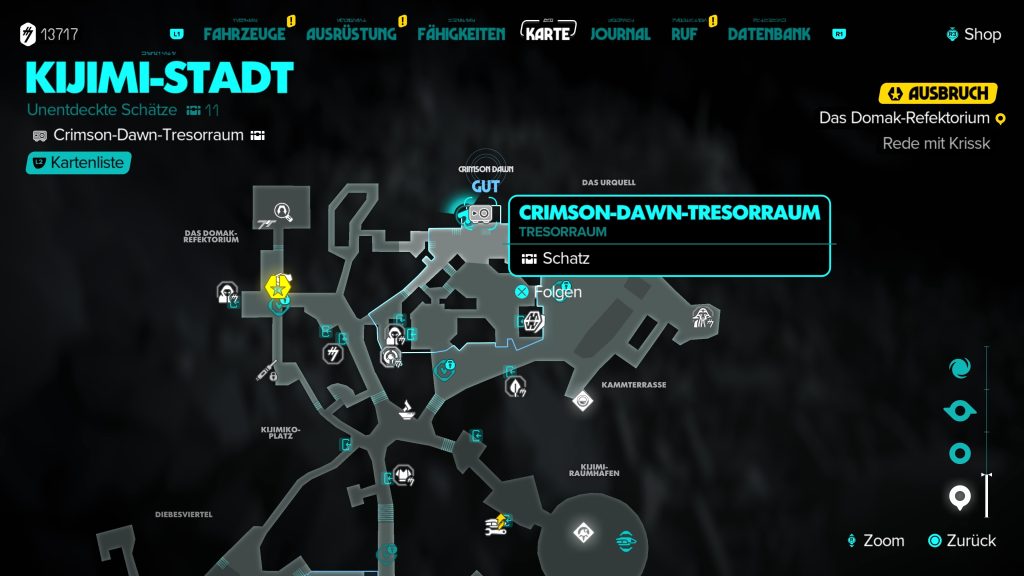Viewport: 1024px width, 576px height.
Task: Choose the planet with ring zoom level icon
Action: coord(960,411)
